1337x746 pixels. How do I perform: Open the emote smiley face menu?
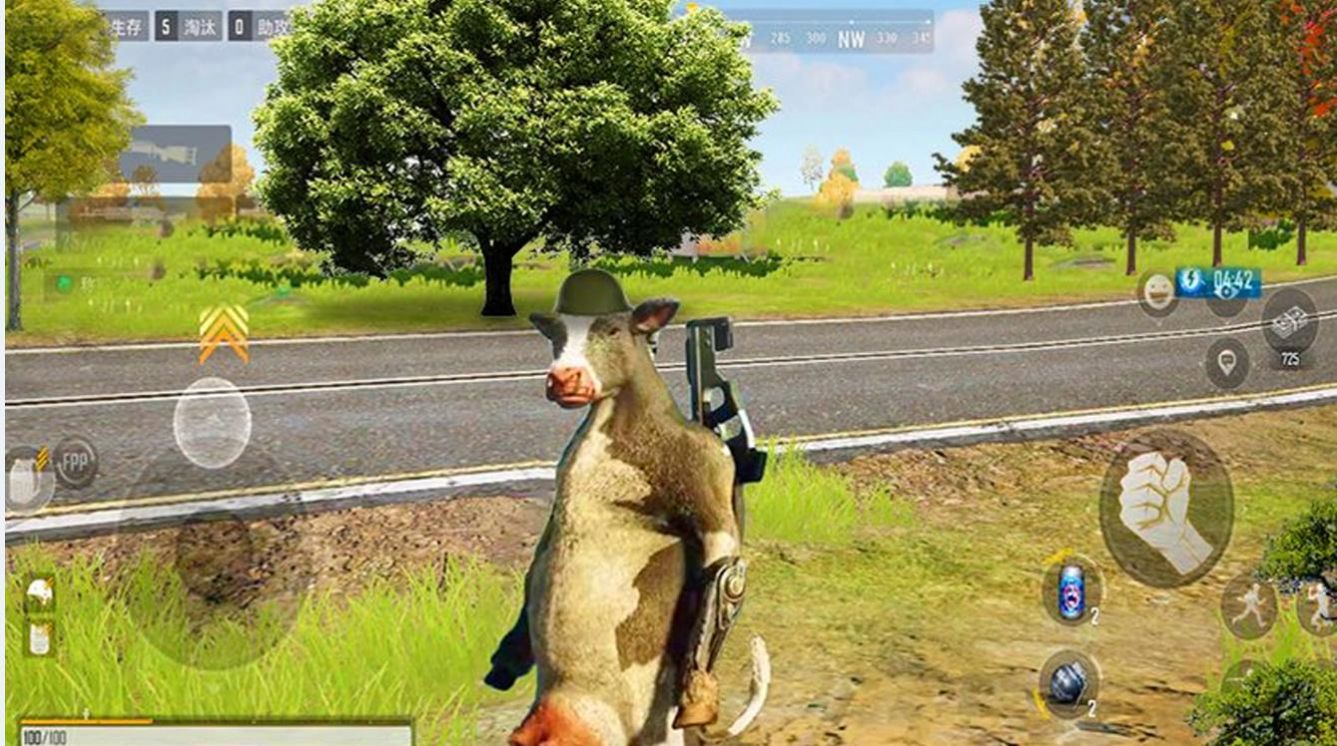[1157, 293]
